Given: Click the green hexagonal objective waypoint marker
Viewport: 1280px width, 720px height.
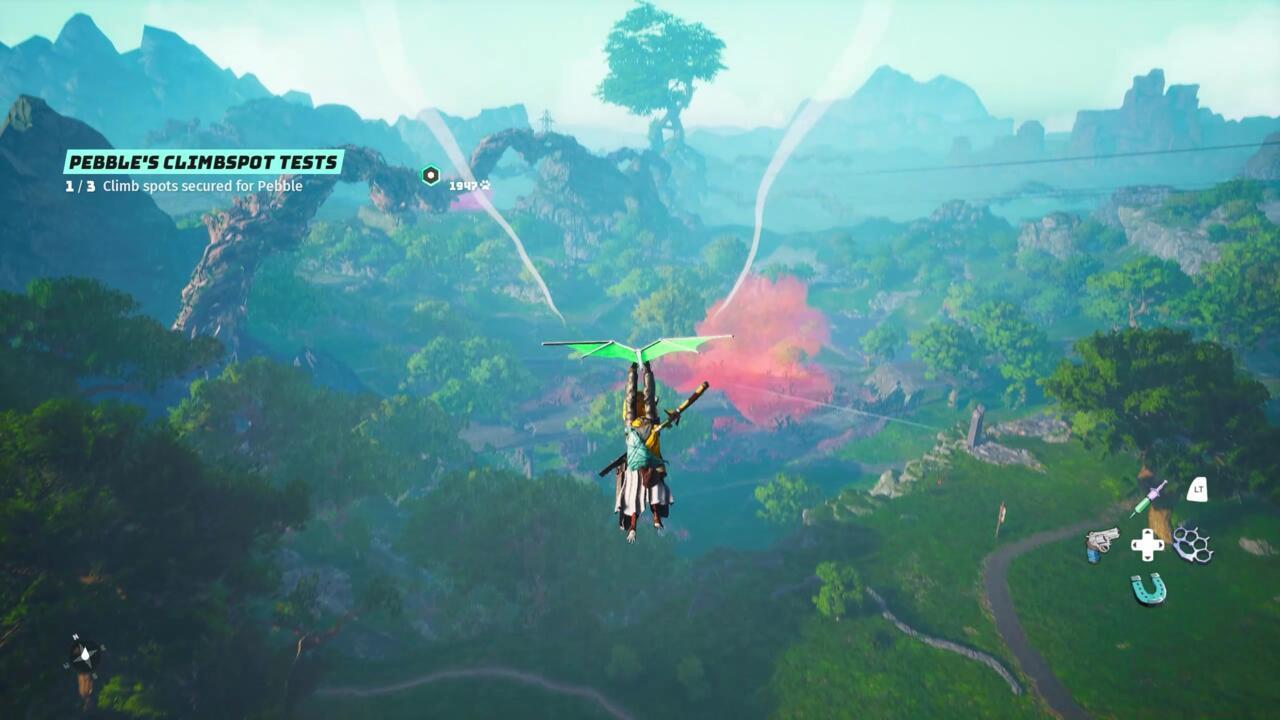Looking at the screenshot, I should pyautogui.click(x=430, y=174).
